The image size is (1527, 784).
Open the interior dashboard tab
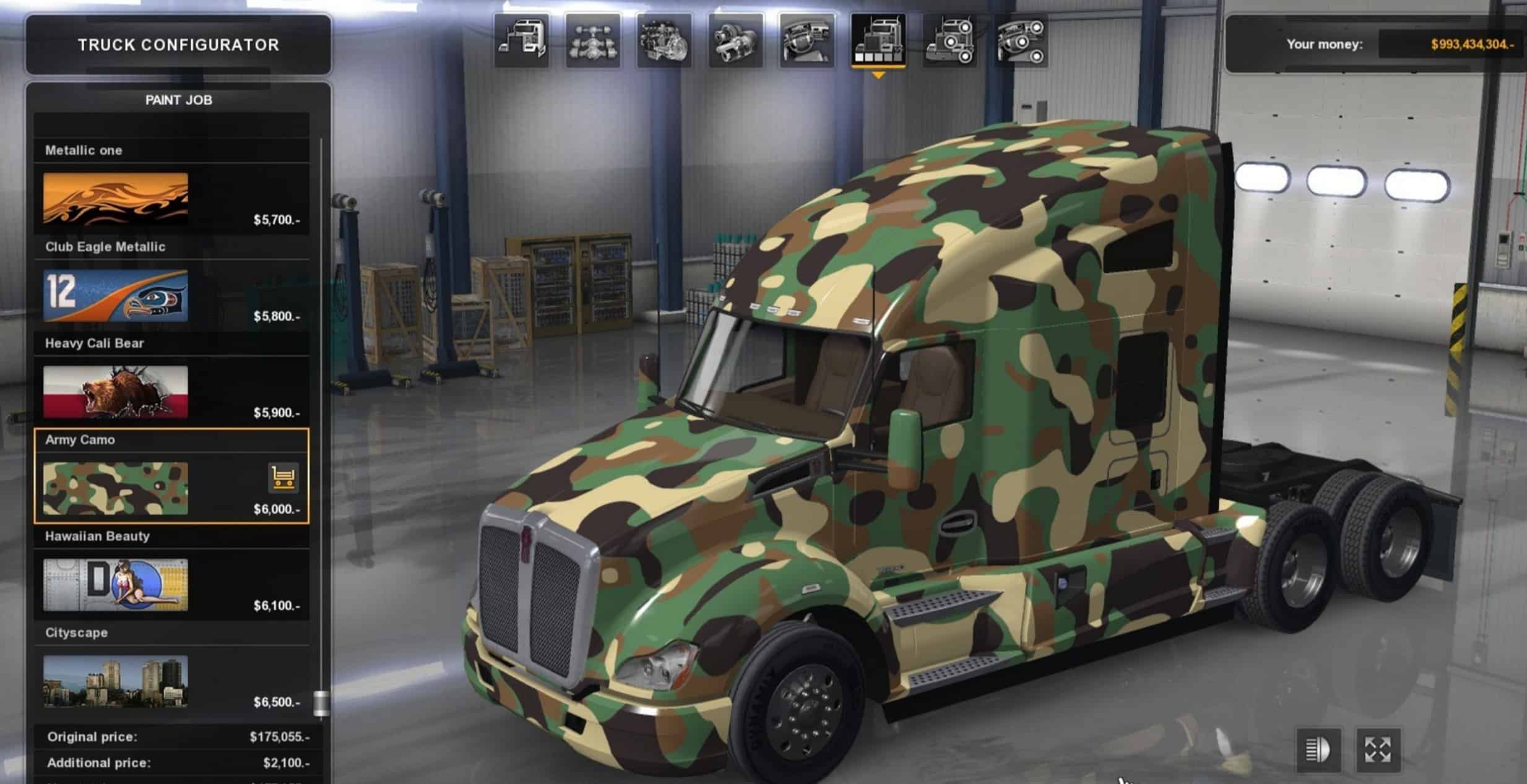coord(807,41)
